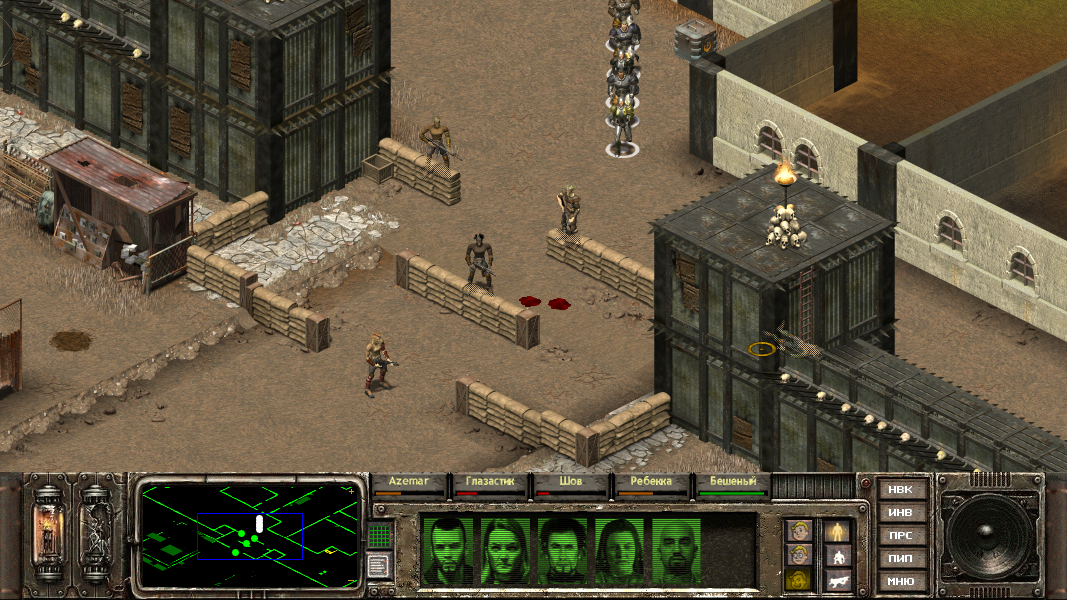Click the green wireframe minimap

pyautogui.click(x=249, y=534)
